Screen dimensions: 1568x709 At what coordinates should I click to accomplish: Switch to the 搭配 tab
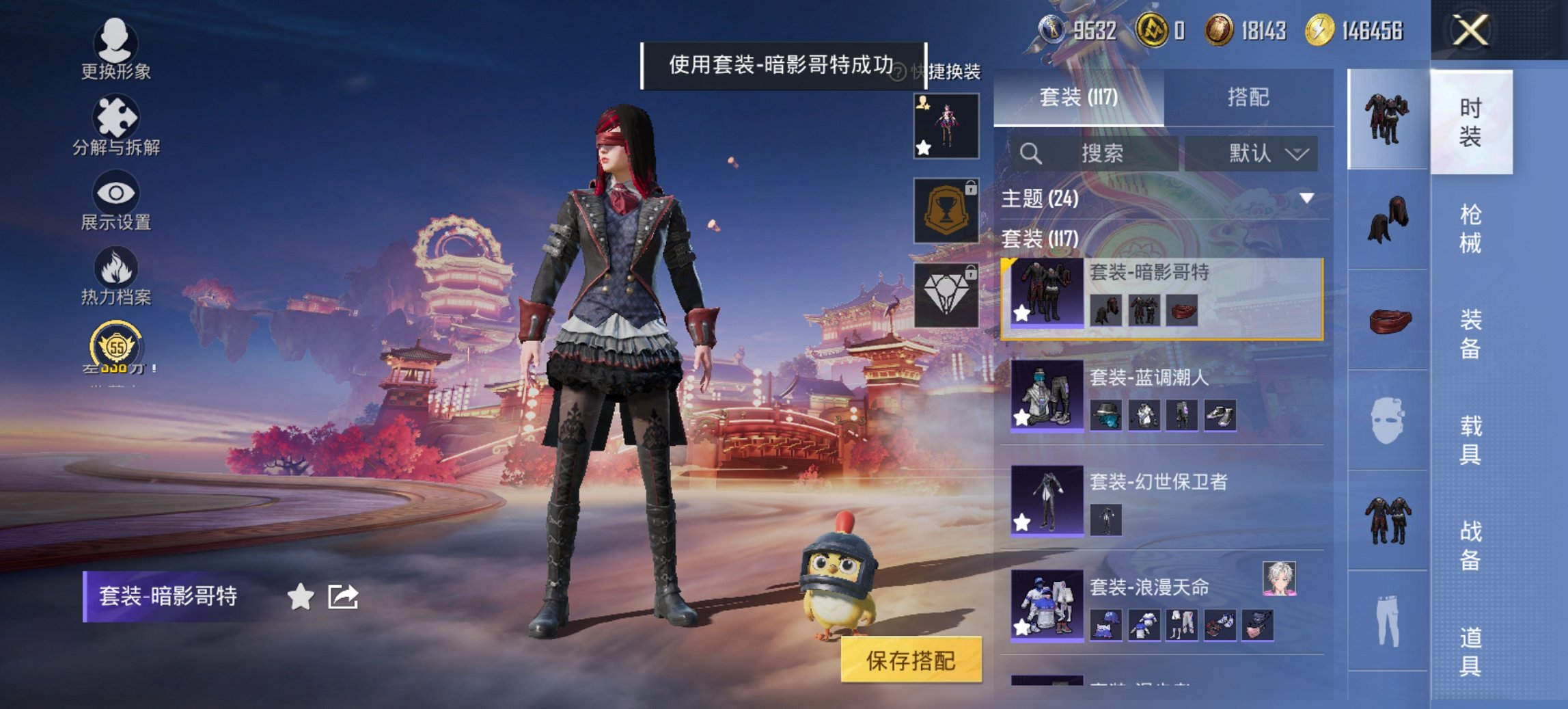(1254, 98)
